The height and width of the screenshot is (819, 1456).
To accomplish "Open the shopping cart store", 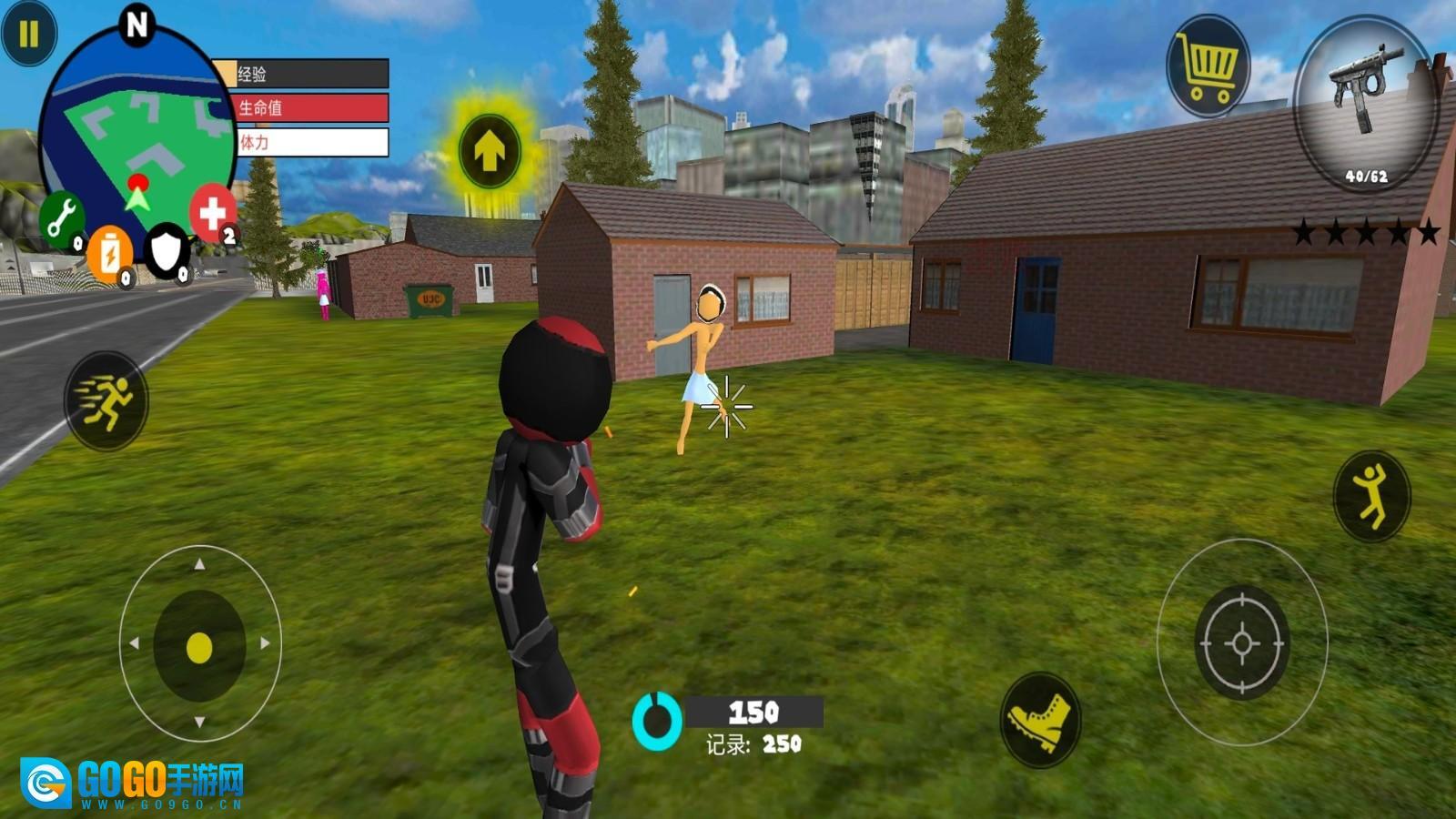I will coord(1208,66).
